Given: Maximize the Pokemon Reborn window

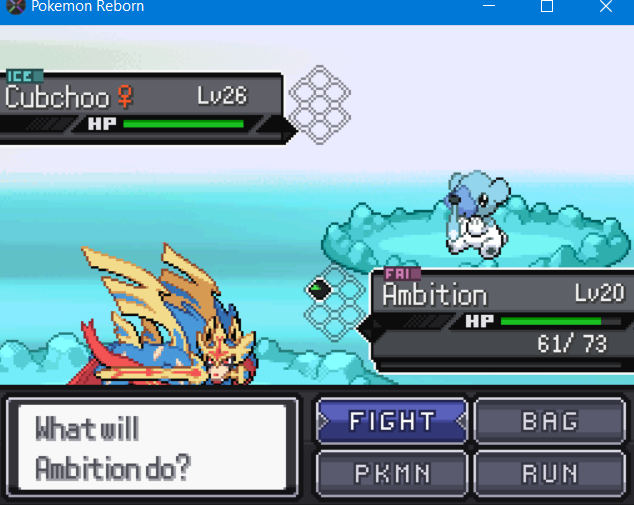Looking at the screenshot, I should click(547, 7).
